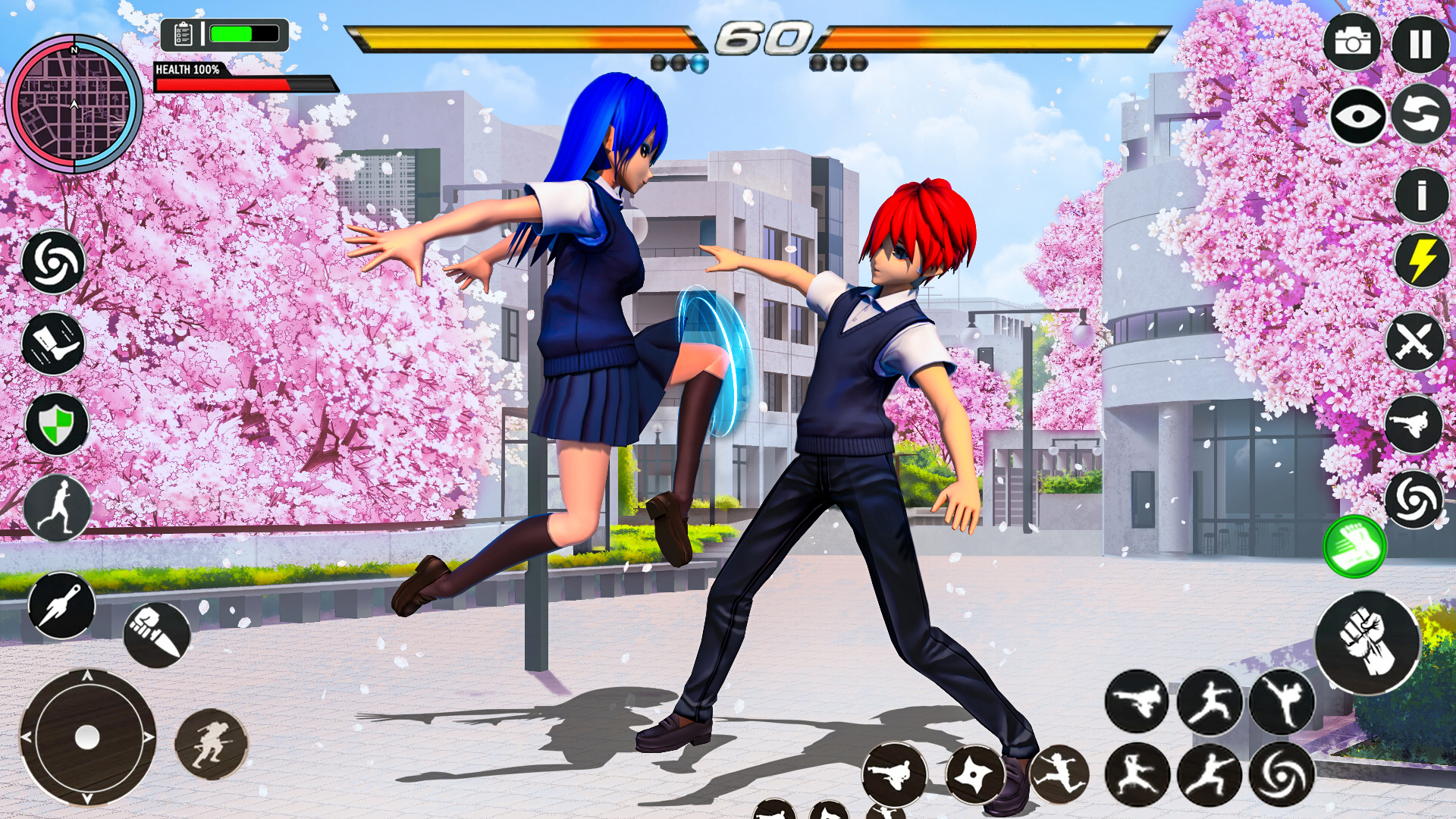1456x819 pixels.
Task: Select the crossed swords weapons icon
Action: pyautogui.click(x=1417, y=341)
